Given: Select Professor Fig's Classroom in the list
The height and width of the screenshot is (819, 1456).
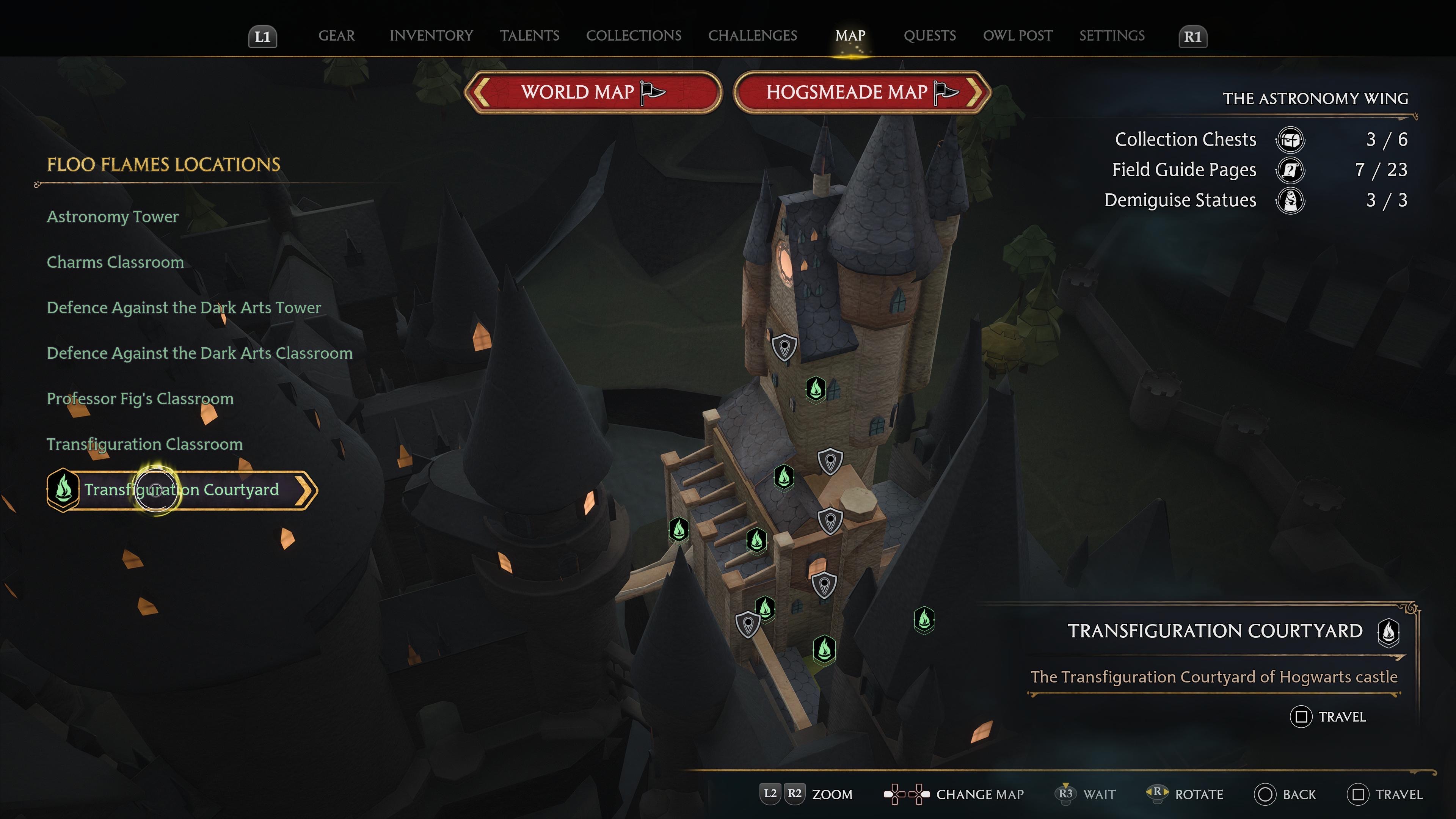Looking at the screenshot, I should [140, 399].
